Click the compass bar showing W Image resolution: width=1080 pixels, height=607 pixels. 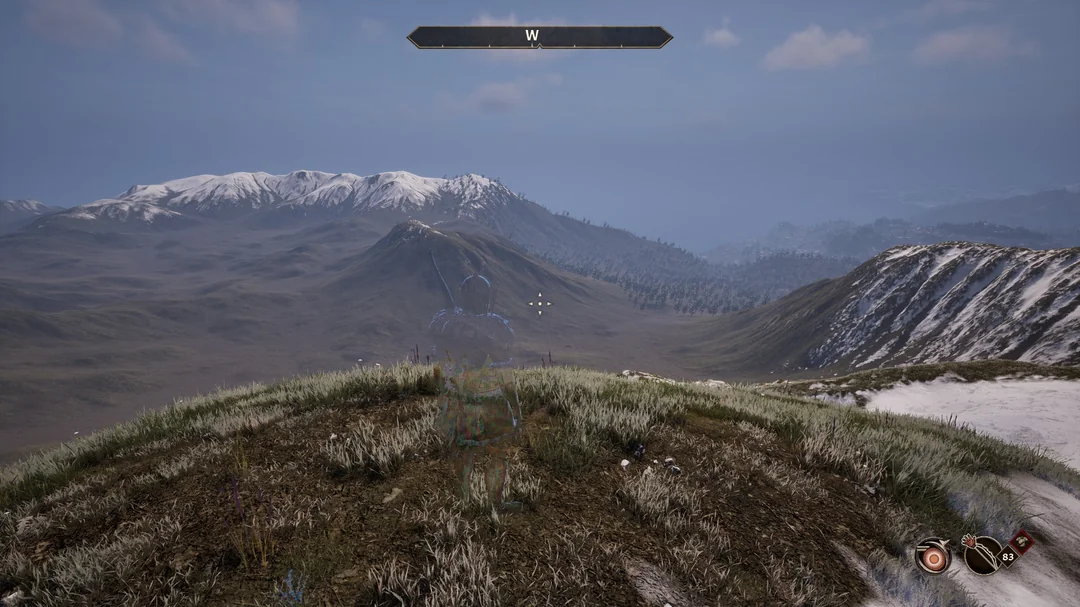coord(539,37)
